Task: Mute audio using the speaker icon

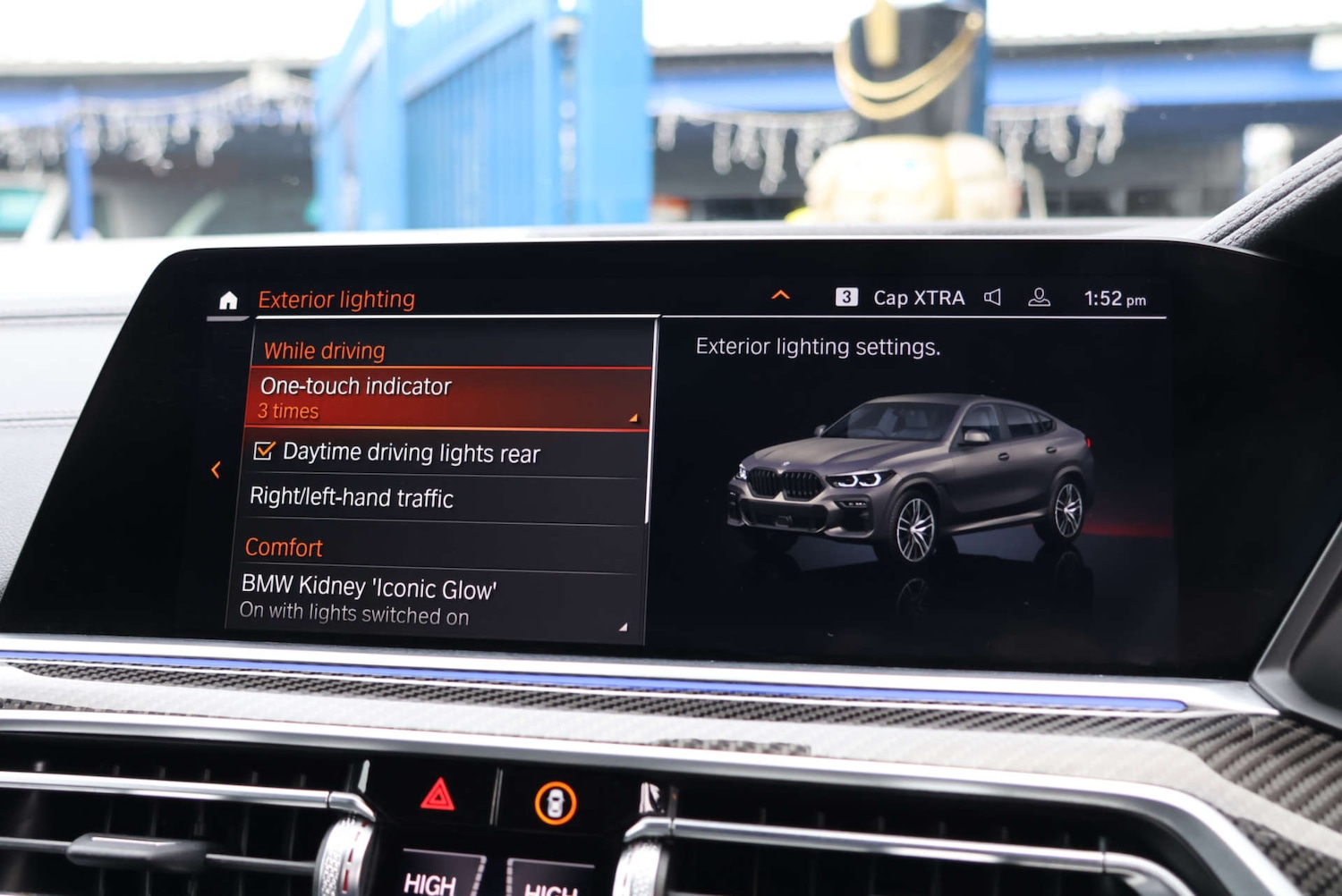Action: (x=993, y=297)
